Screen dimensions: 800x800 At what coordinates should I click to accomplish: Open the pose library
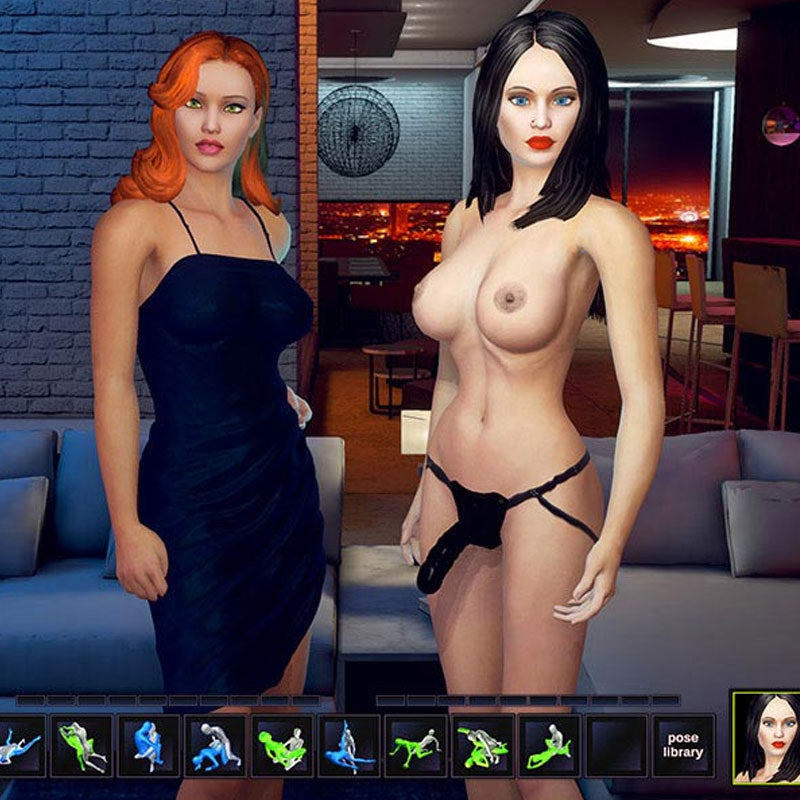tap(683, 745)
